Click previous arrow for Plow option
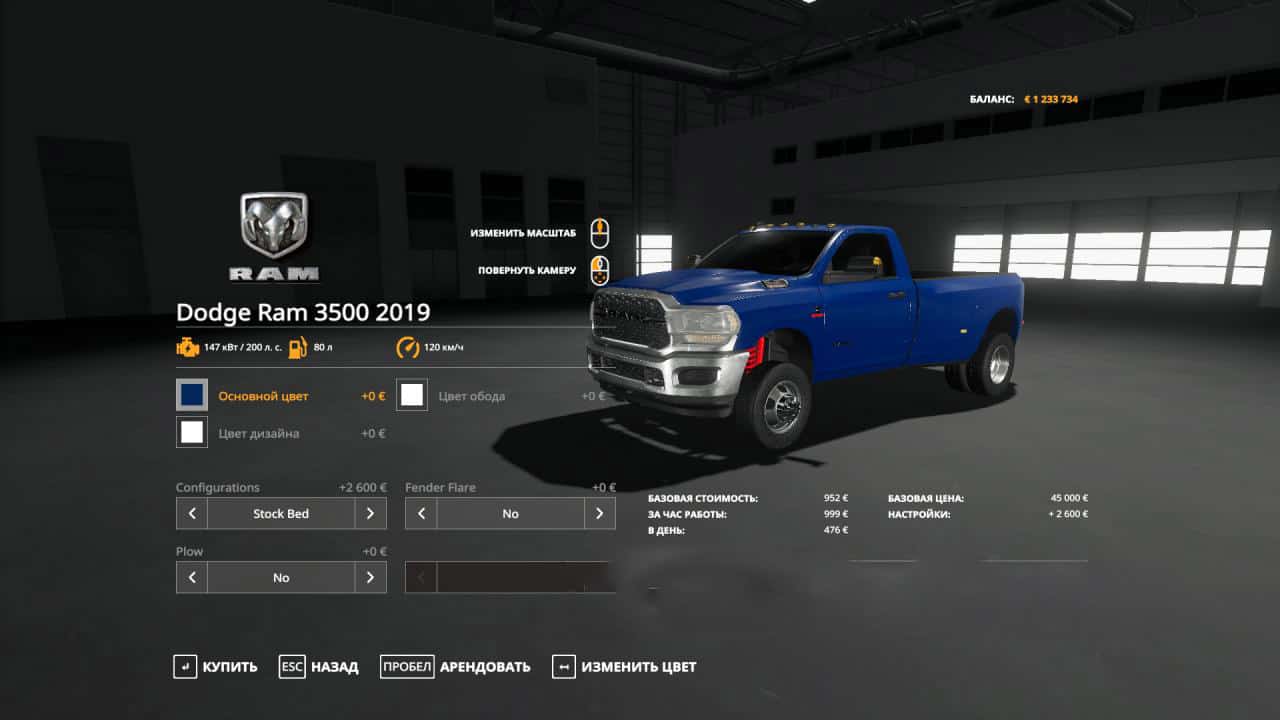1280x720 pixels. tap(192, 577)
